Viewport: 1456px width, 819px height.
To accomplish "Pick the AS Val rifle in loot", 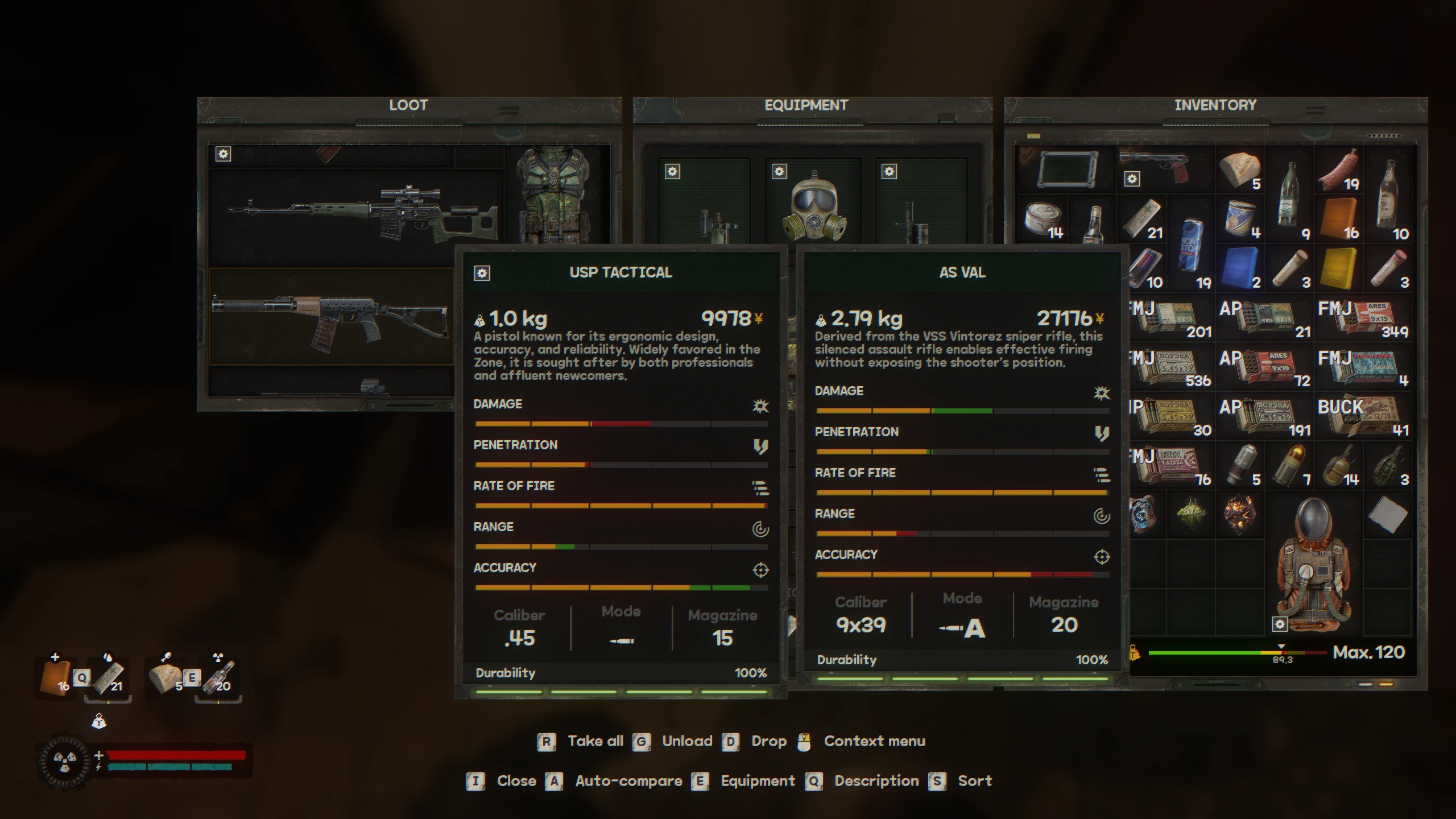I will (x=330, y=318).
